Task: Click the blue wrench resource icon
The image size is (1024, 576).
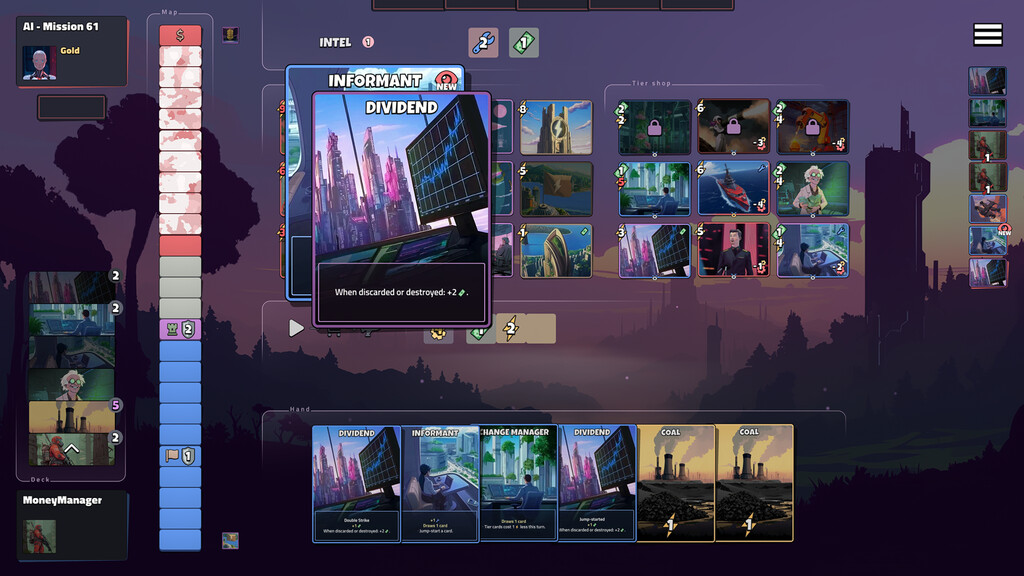Action: tap(484, 42)
